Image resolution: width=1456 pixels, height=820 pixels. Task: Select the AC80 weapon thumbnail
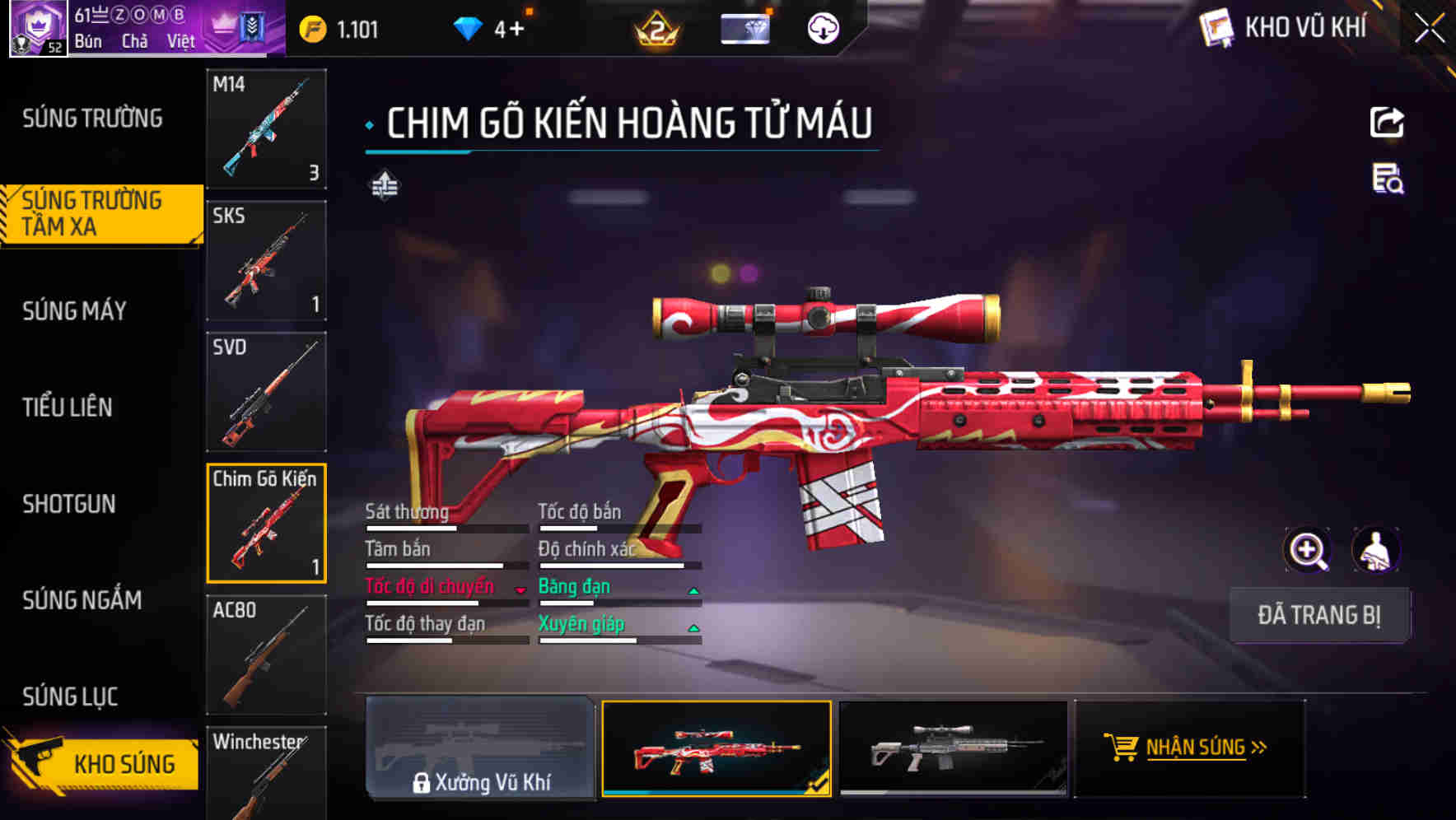pyautogui.click(x=265, y=655)
